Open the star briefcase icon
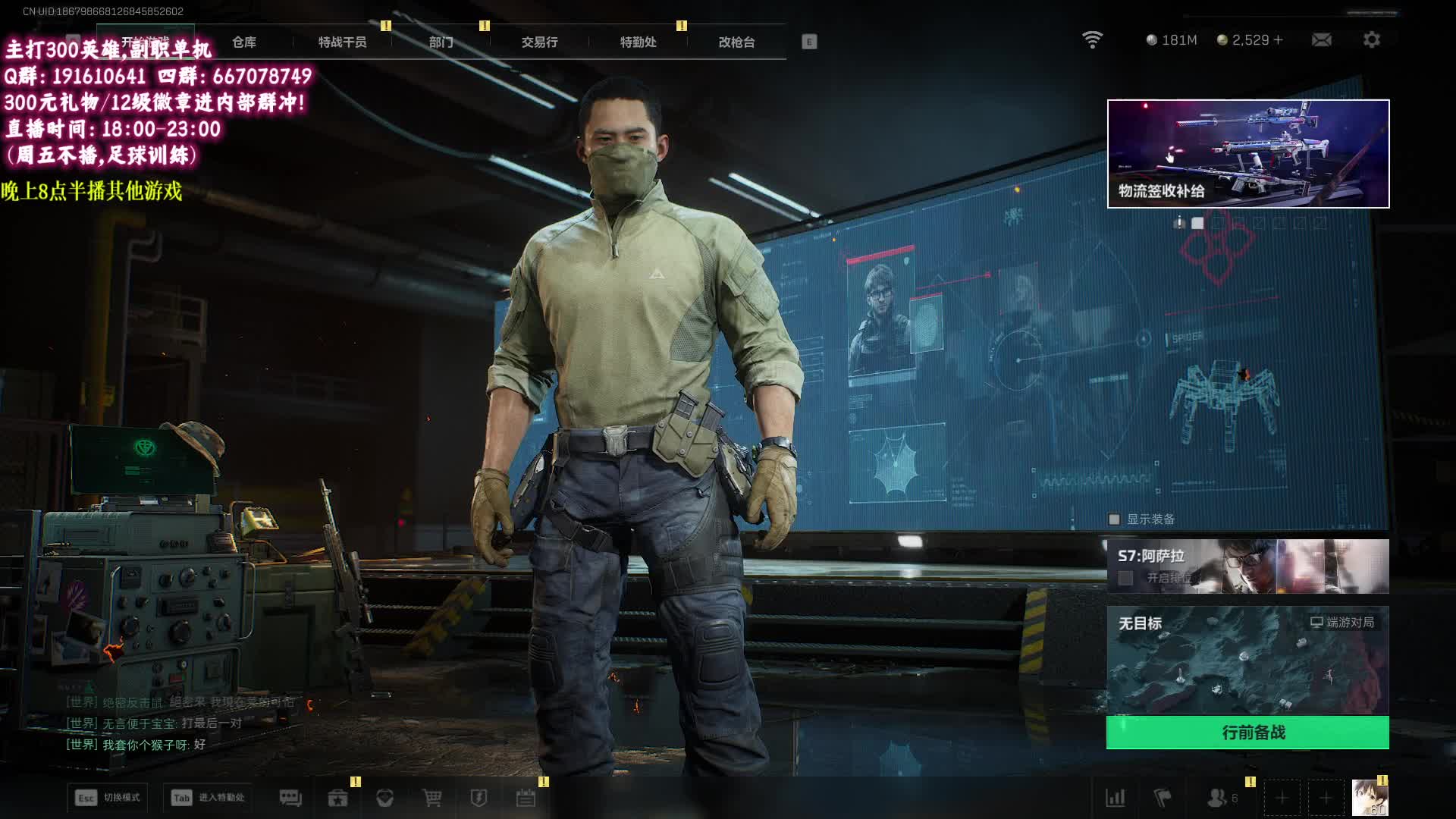 [x=337, y=798]
